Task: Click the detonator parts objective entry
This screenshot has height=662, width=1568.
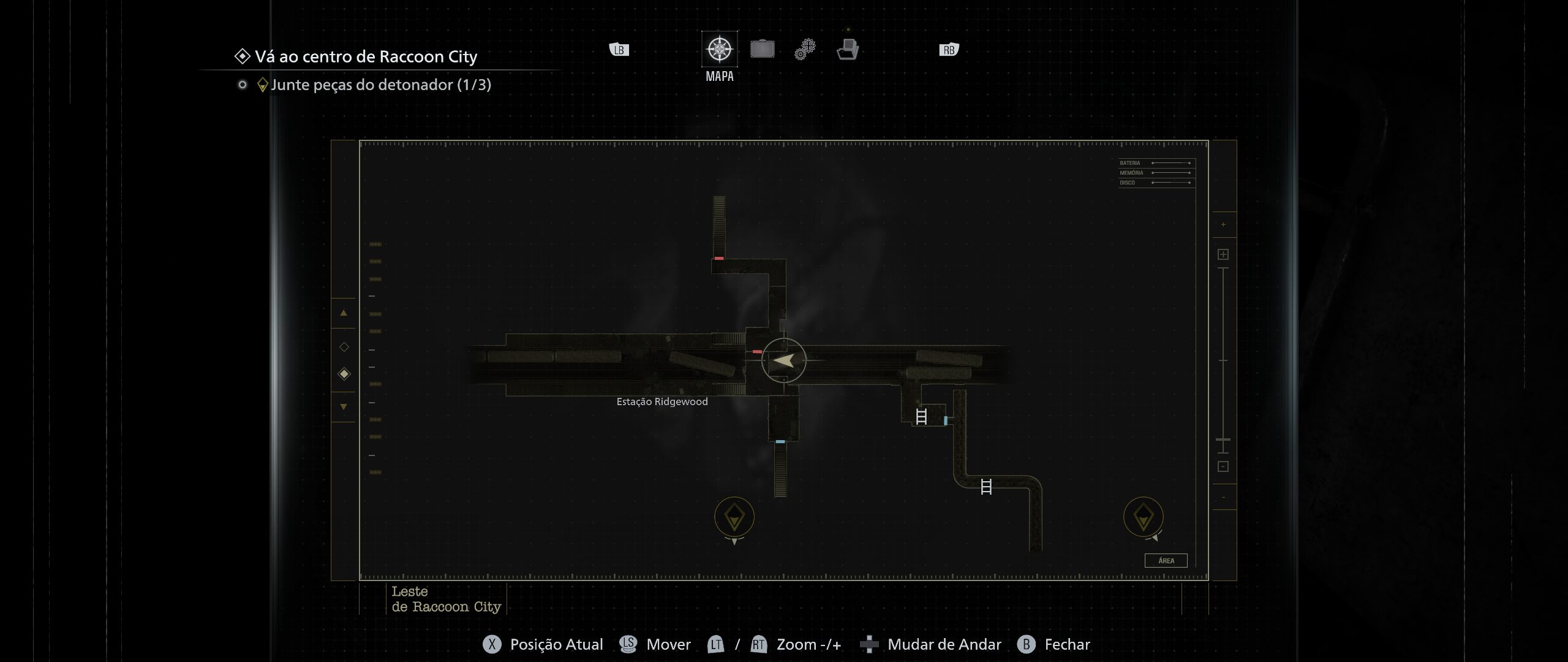Action: (380, 85)
